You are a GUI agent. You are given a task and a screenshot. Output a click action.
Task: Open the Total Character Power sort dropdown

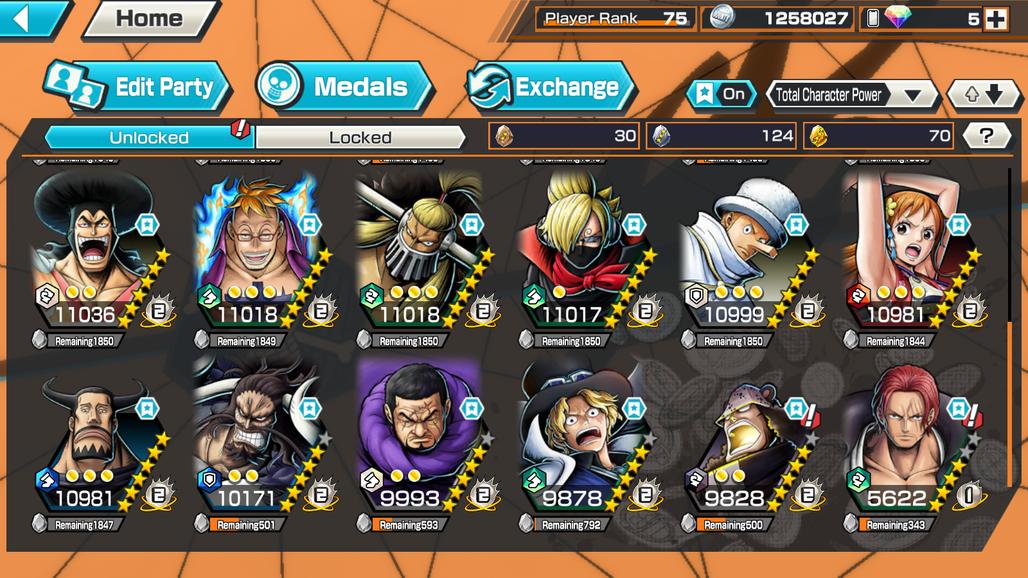pyautogui.click(x=851, y=95)
